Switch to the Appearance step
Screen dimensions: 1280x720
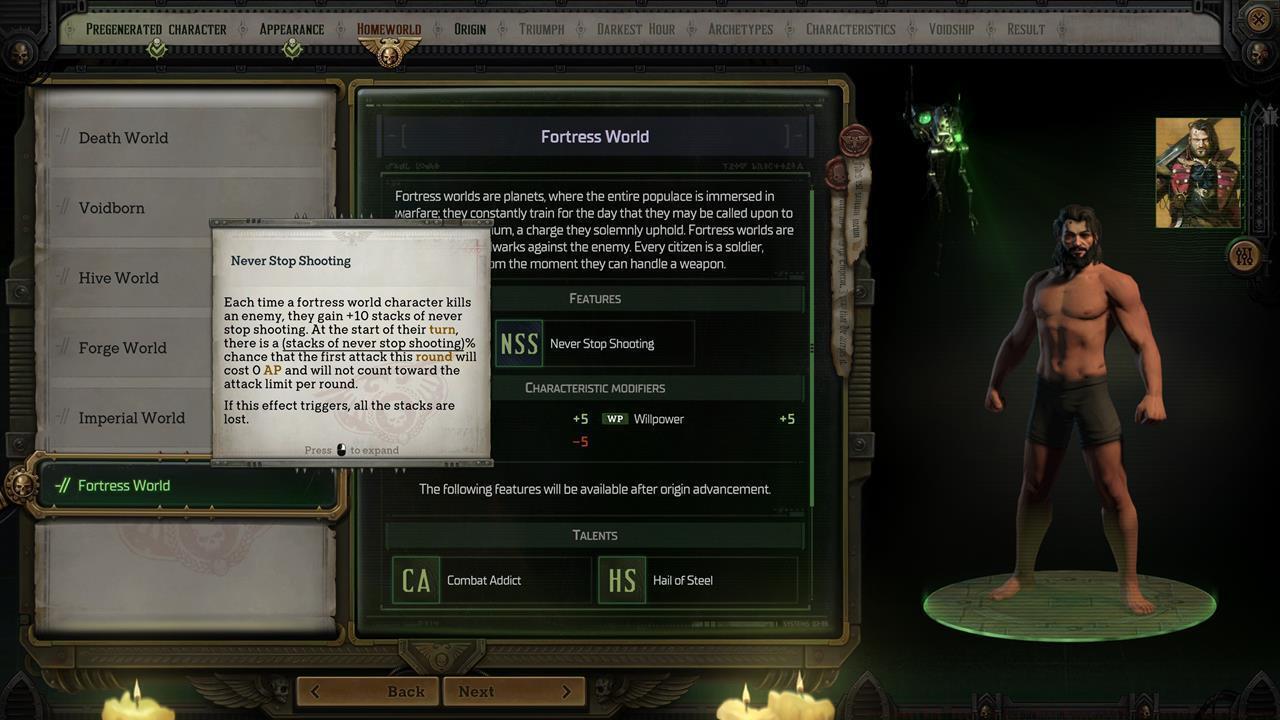click(x=291, y=29)
